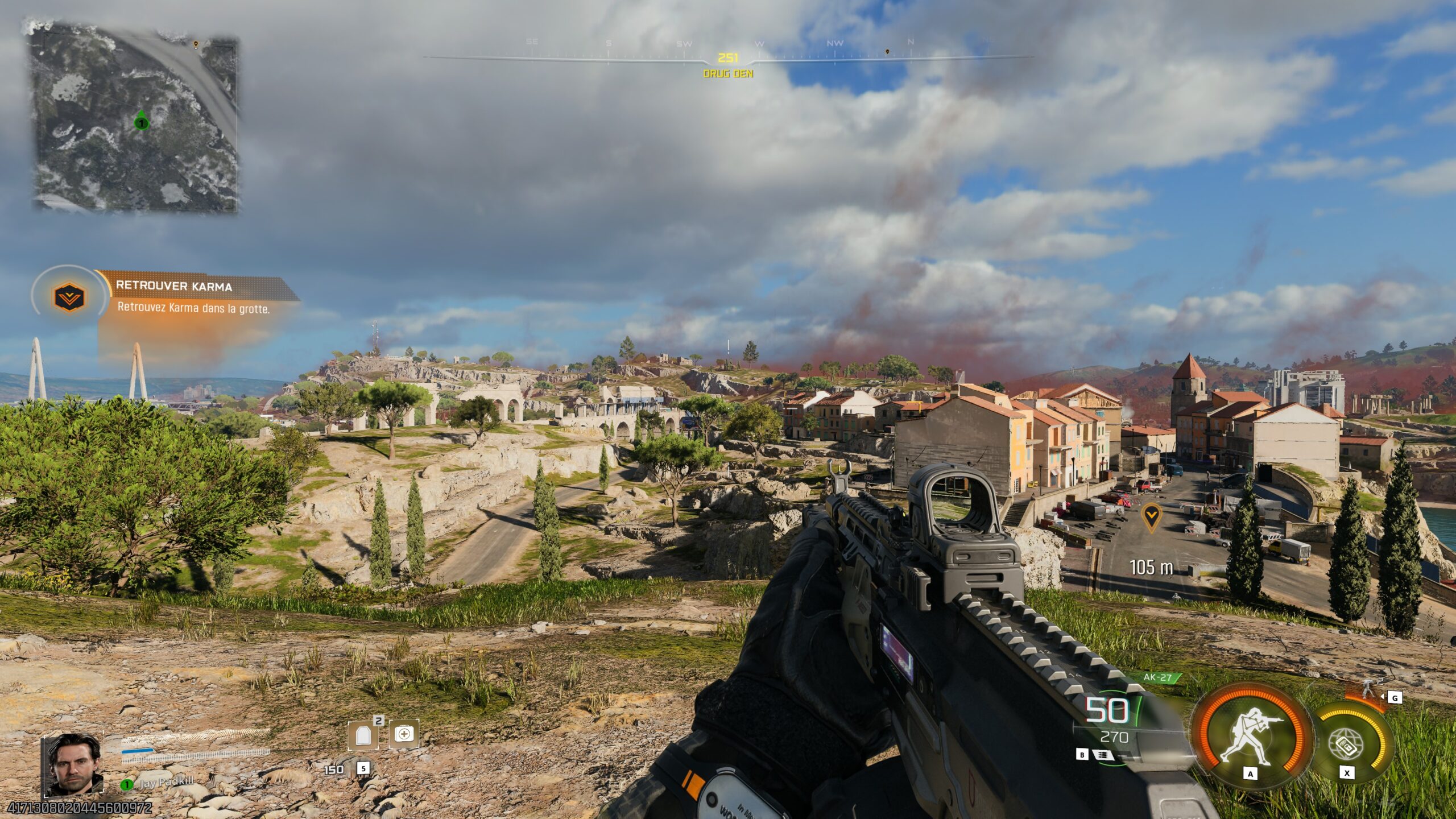Click the medkit icon next to the armor plate

(x=404, y=734)
